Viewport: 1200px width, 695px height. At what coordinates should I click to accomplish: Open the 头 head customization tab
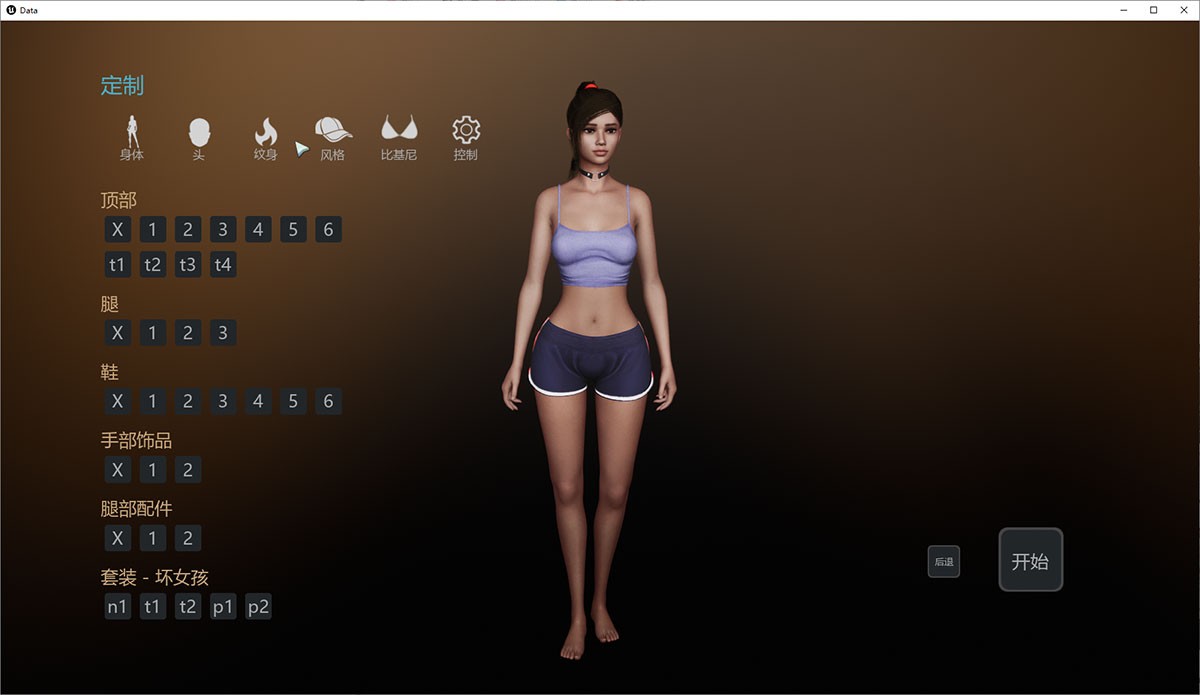[x=199, y=138]
